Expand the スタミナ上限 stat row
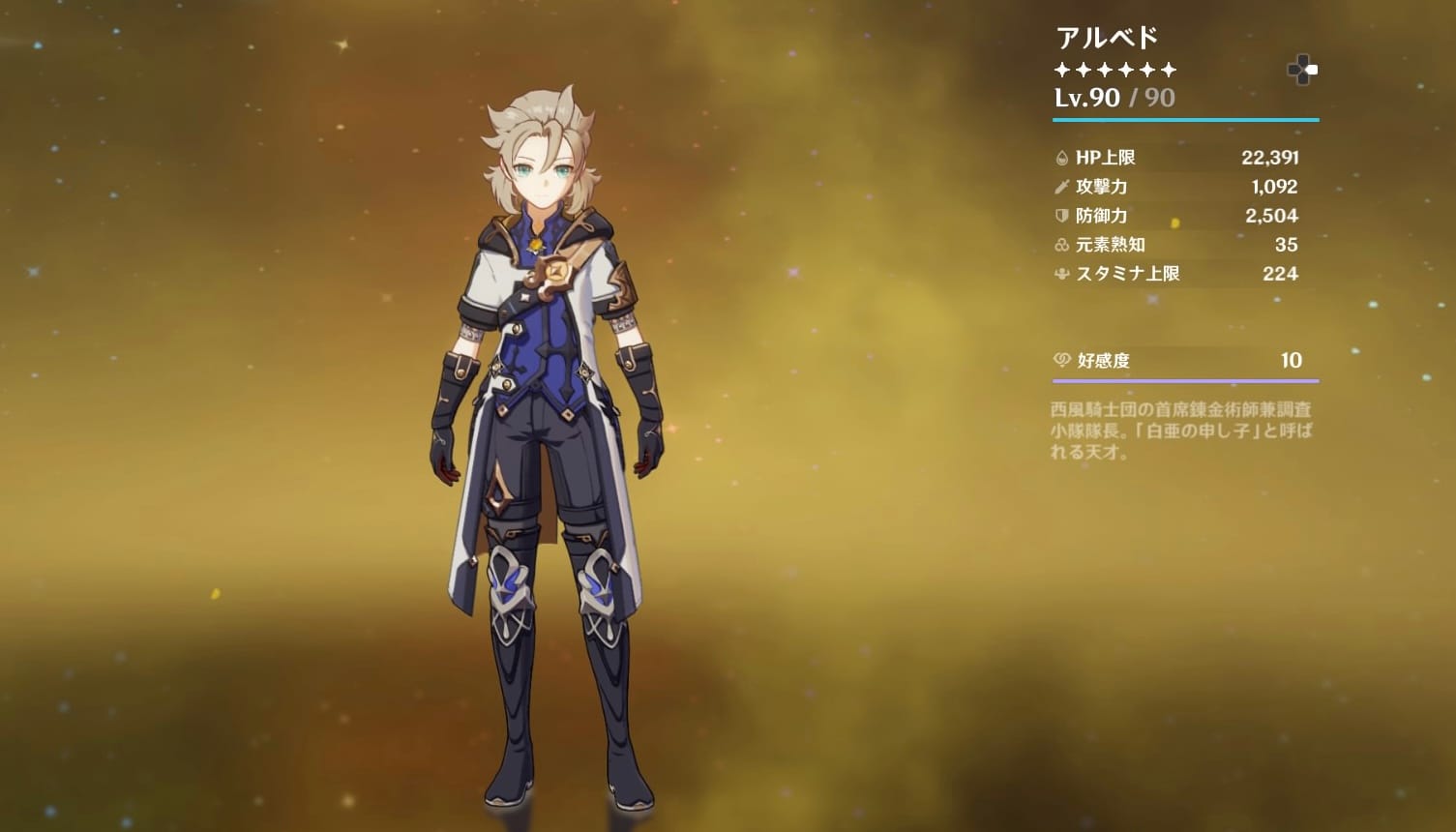 click(x=1180, y=274)
